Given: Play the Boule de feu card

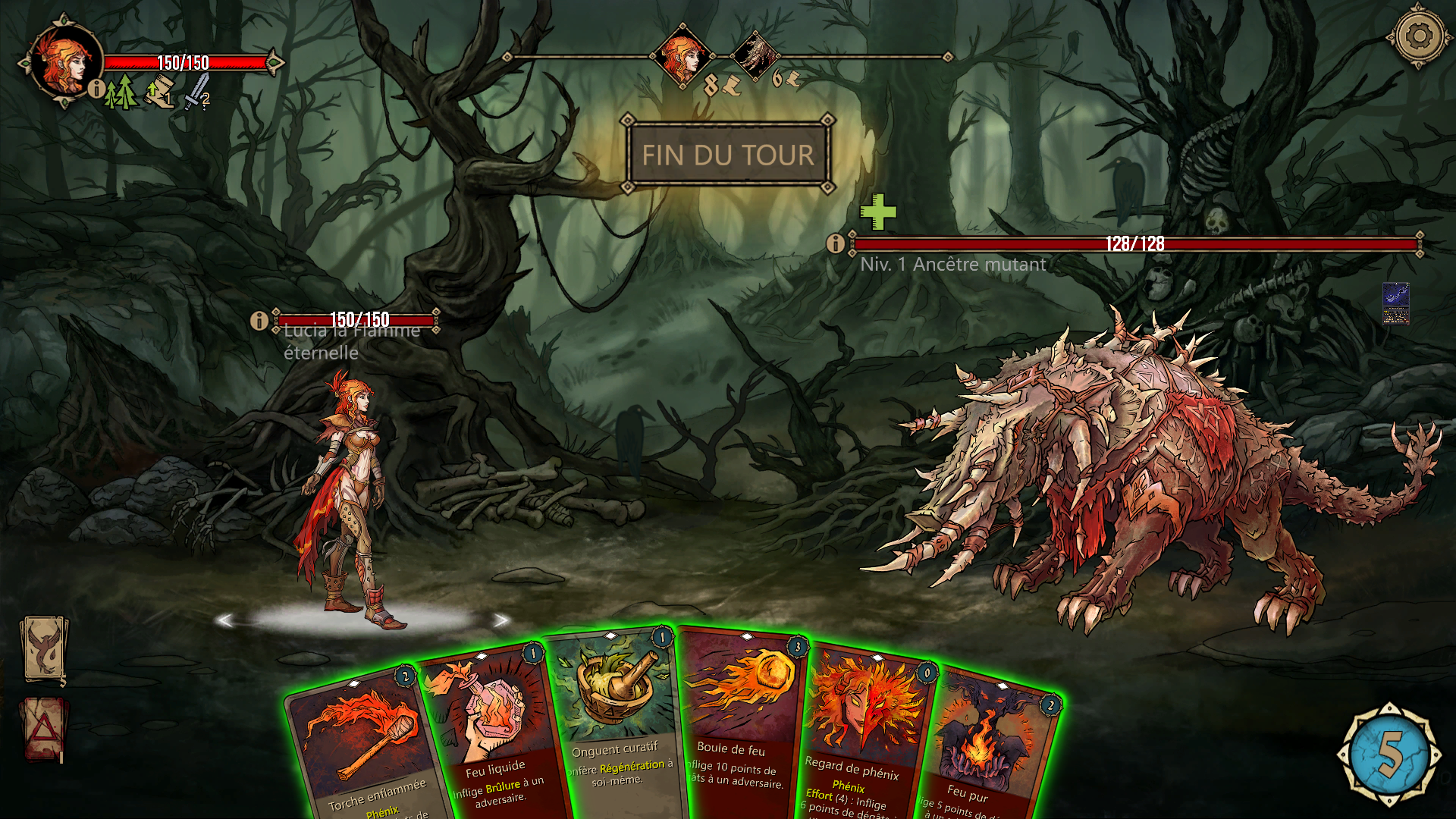Looking at the screenshot, I should coord(739,720).
